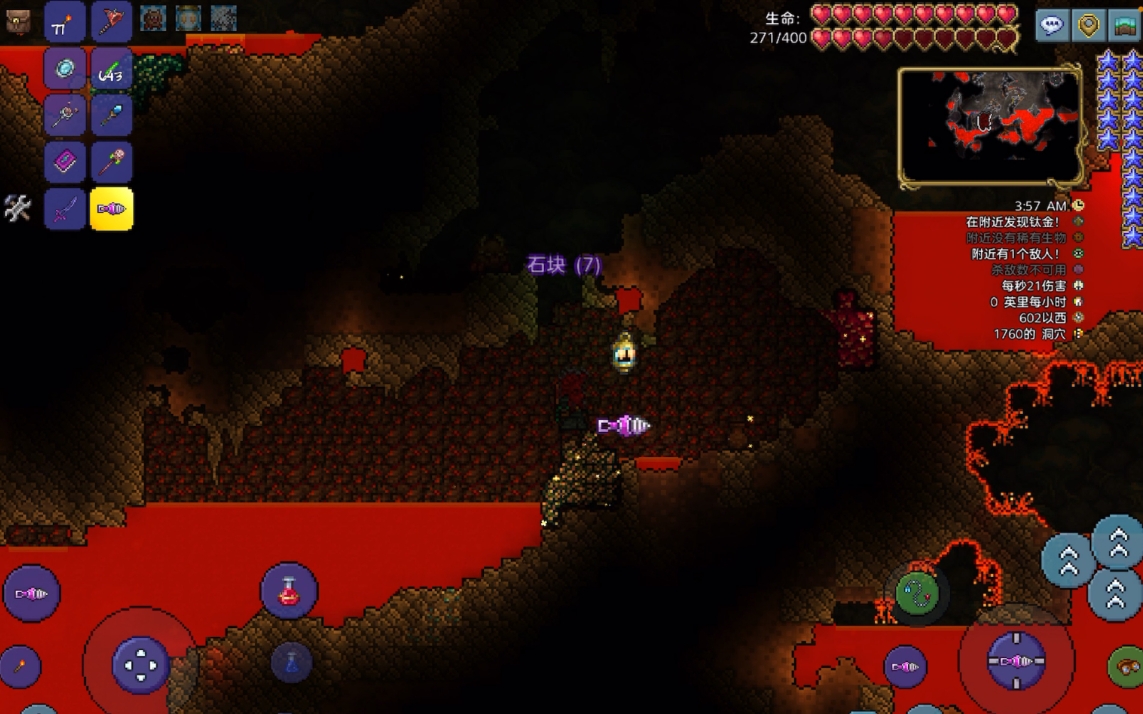Select the purple sword slot
The width and height of the screenshot is (1143, 714).
tap(65, 210)
